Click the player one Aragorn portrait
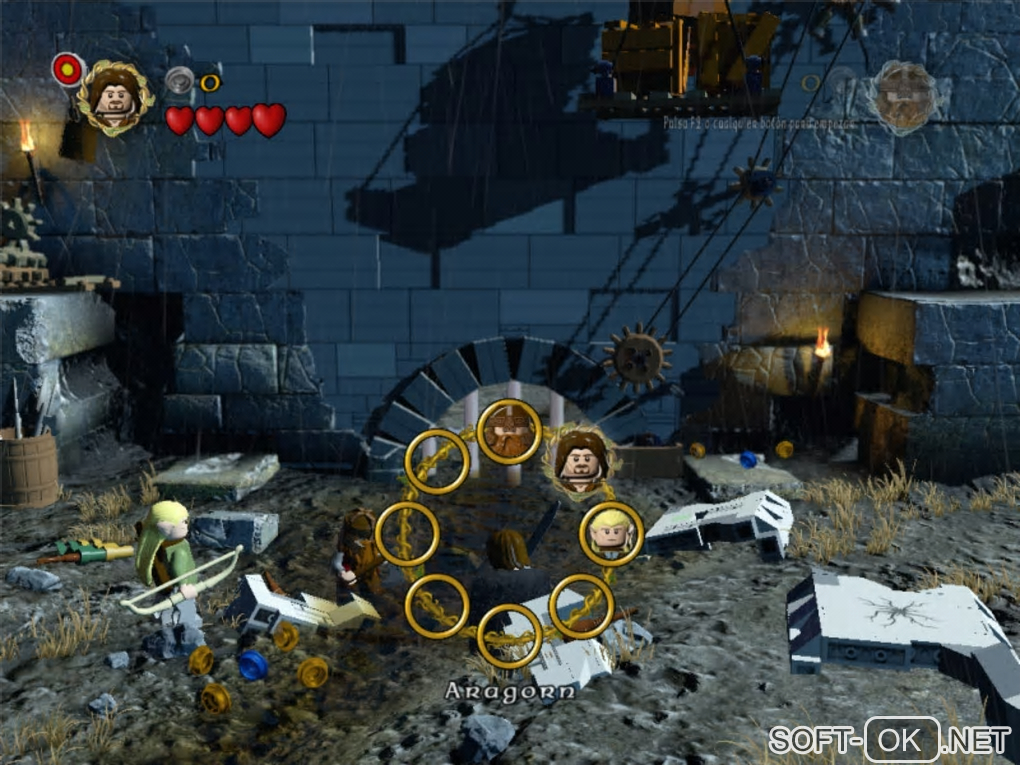The image size is (1020, 765). (x=114, y=96)
